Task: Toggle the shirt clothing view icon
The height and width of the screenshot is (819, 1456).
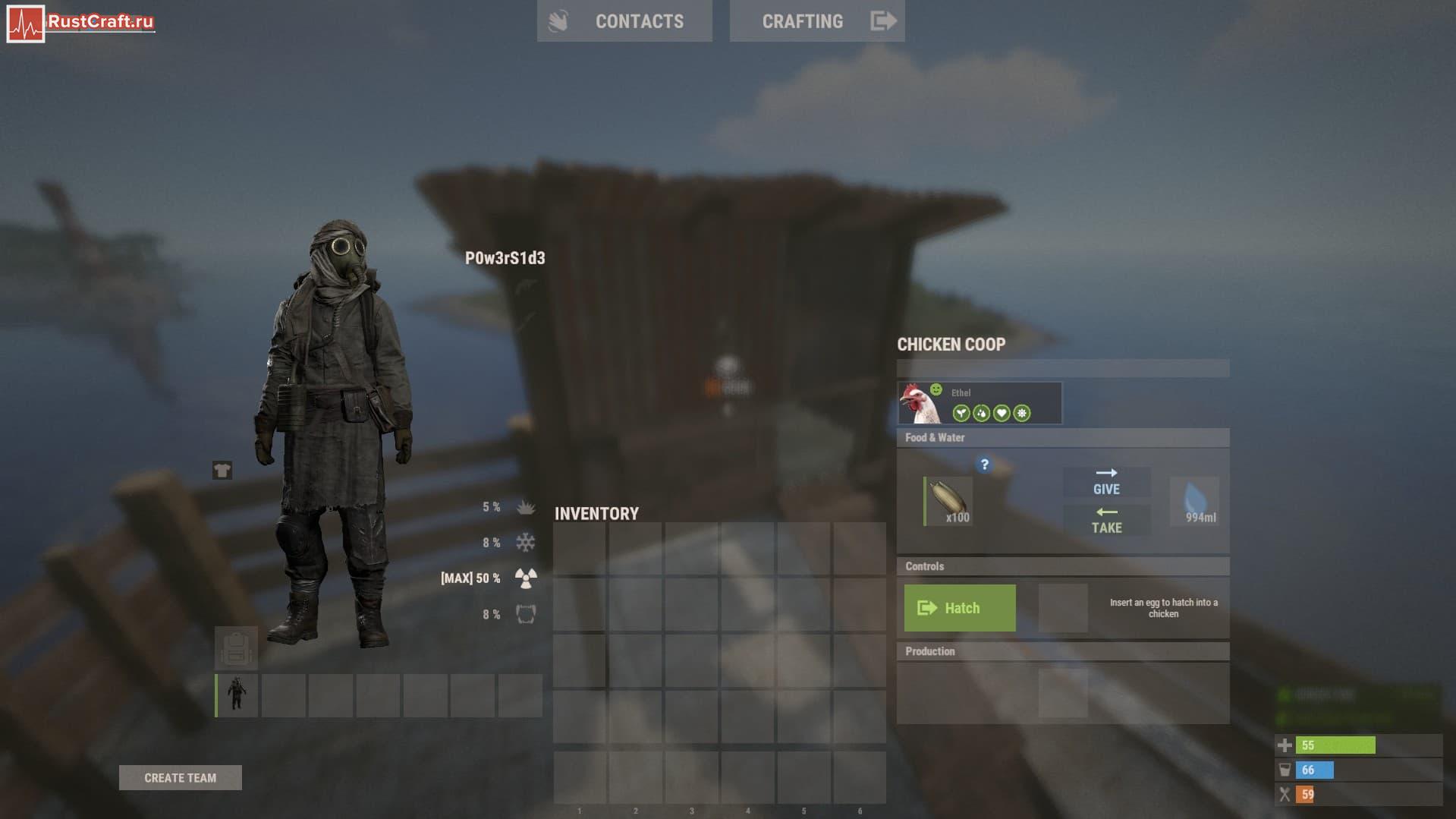Action: 222,471
